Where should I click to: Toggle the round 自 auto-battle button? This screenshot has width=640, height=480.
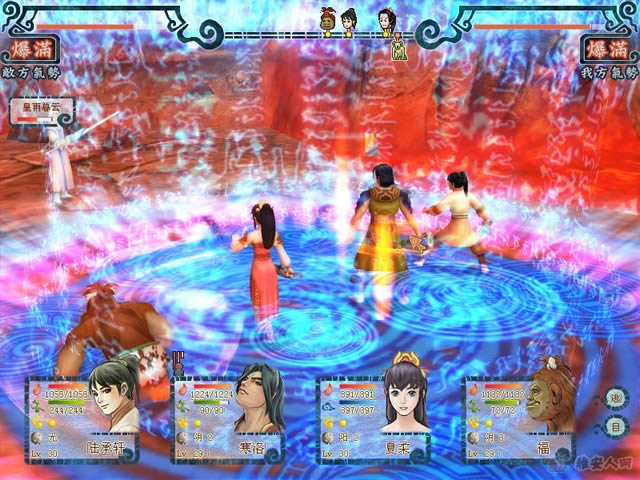tap(617, 427)
